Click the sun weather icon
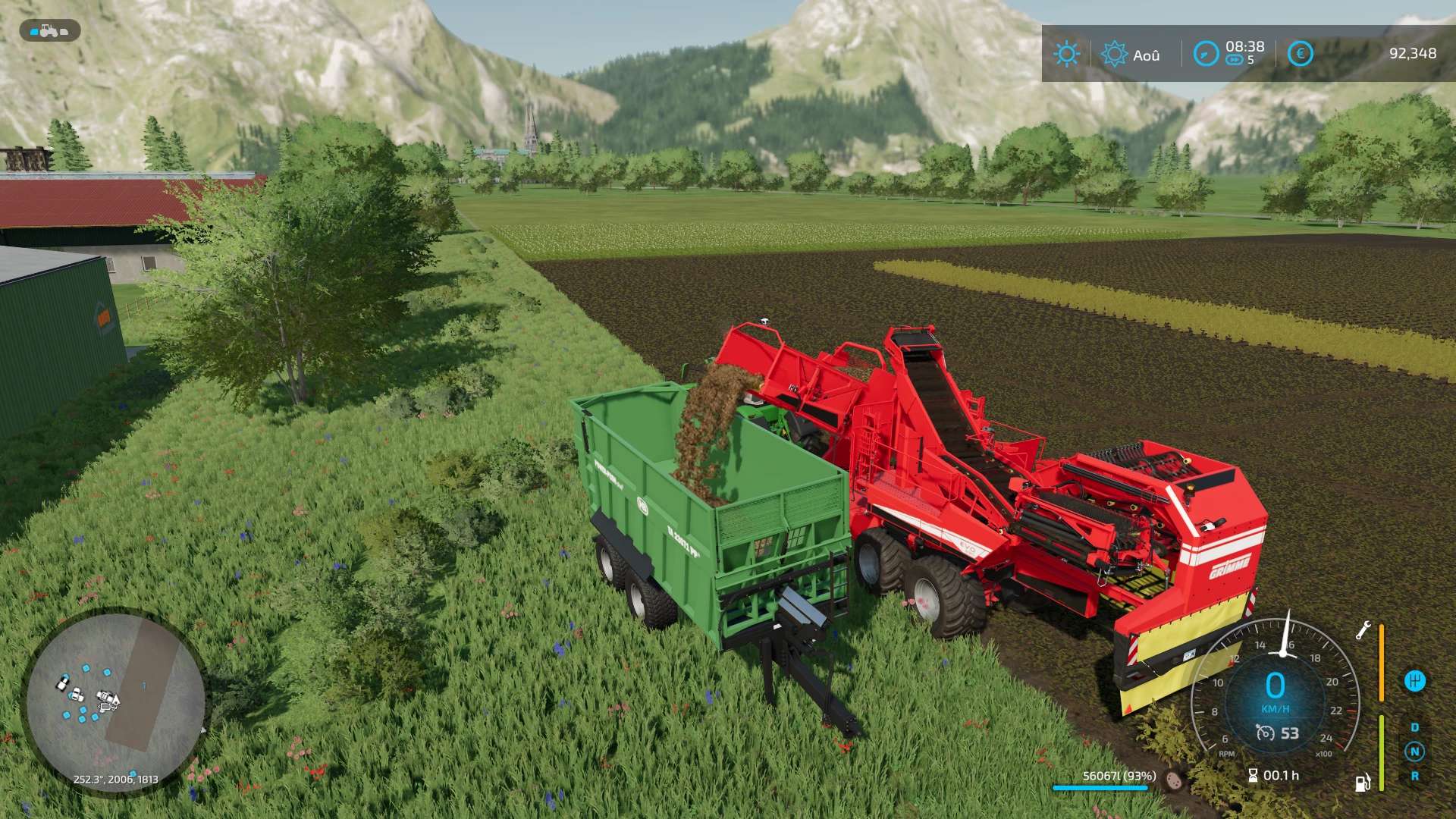 click(x=1066, y=54)
